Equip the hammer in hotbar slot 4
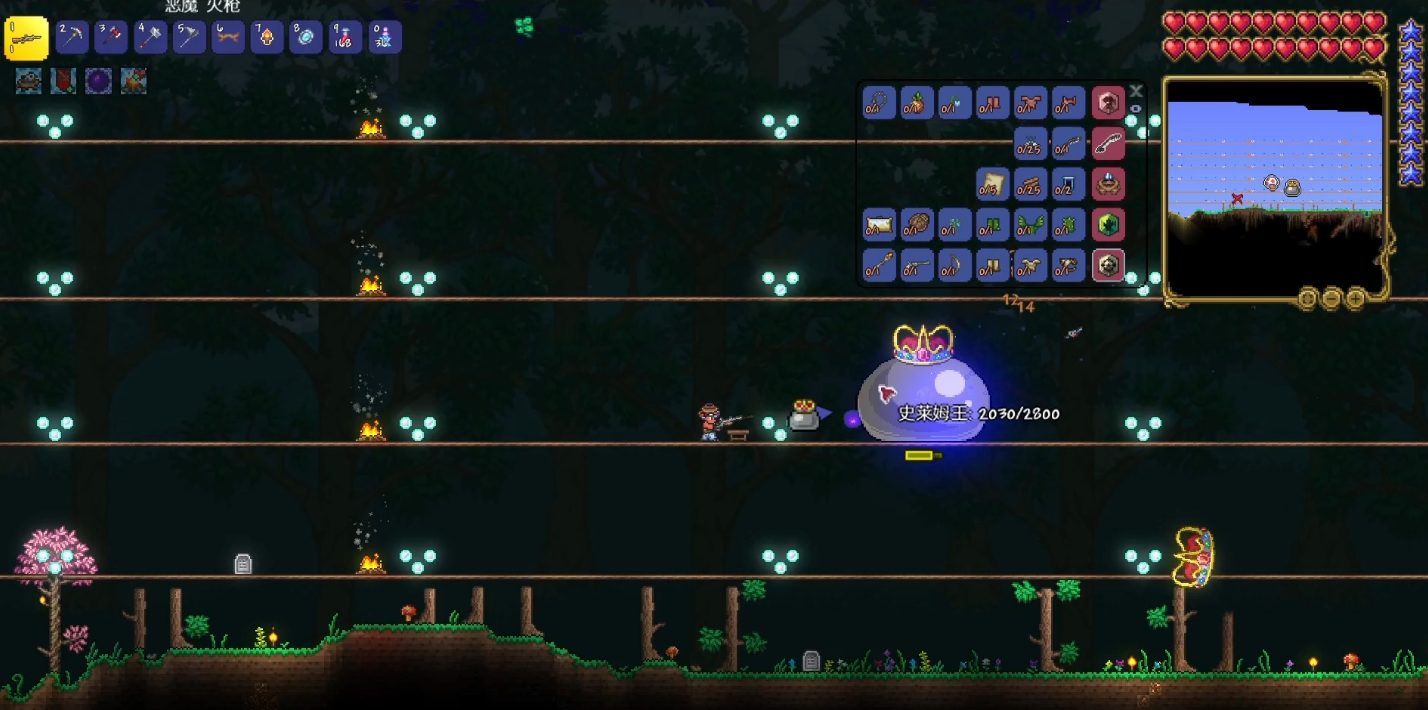The image size is (1428, 710). [x=150, y=38]
